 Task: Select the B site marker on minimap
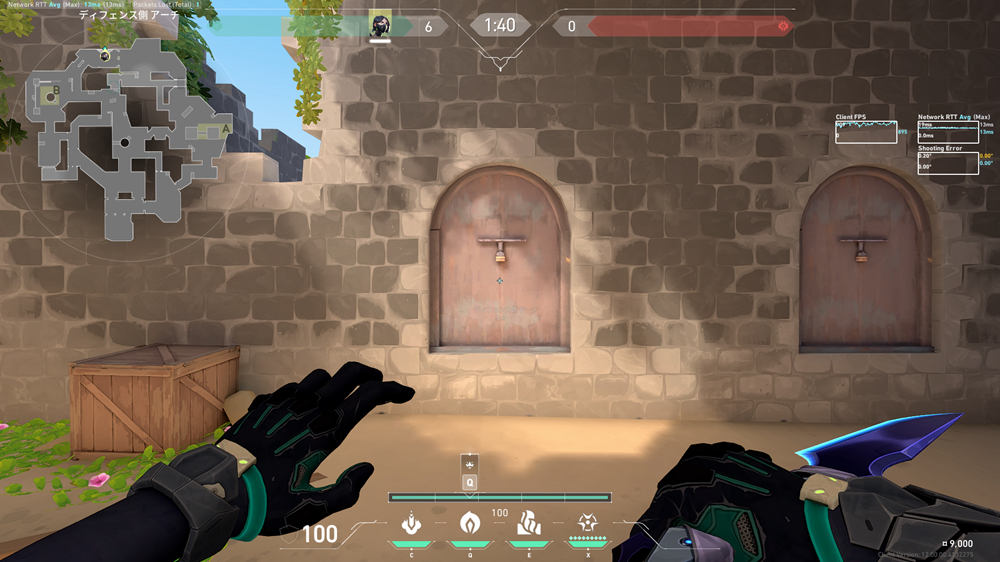point(56,91)
